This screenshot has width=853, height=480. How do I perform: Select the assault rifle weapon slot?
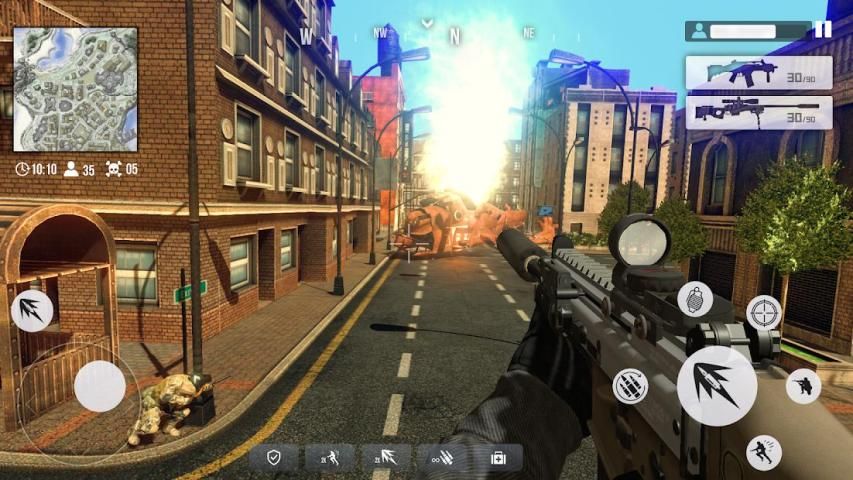pyautogui.click(x=759, y=73)
